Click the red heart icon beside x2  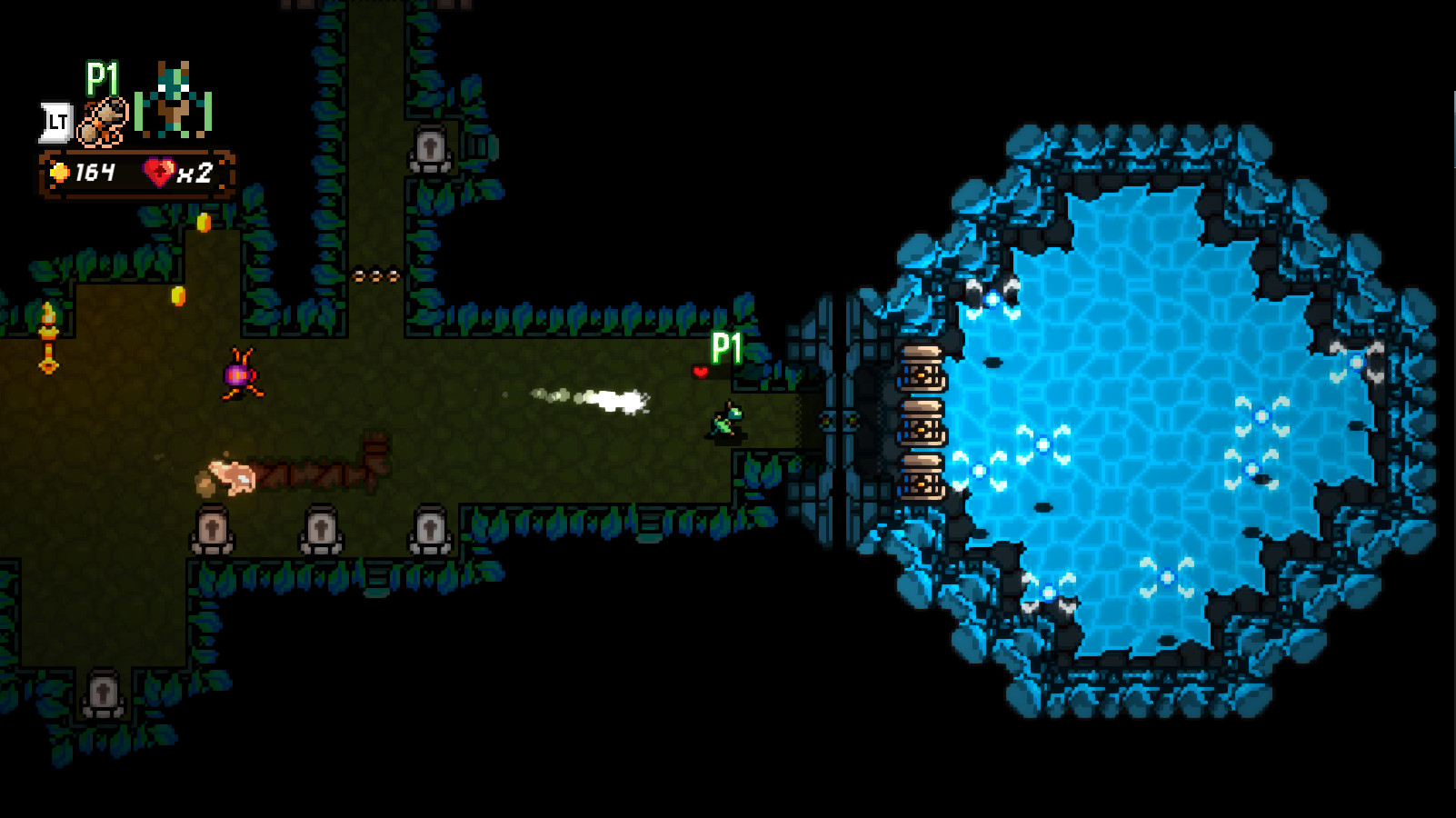pyautogui.click(x=159, y=173)
